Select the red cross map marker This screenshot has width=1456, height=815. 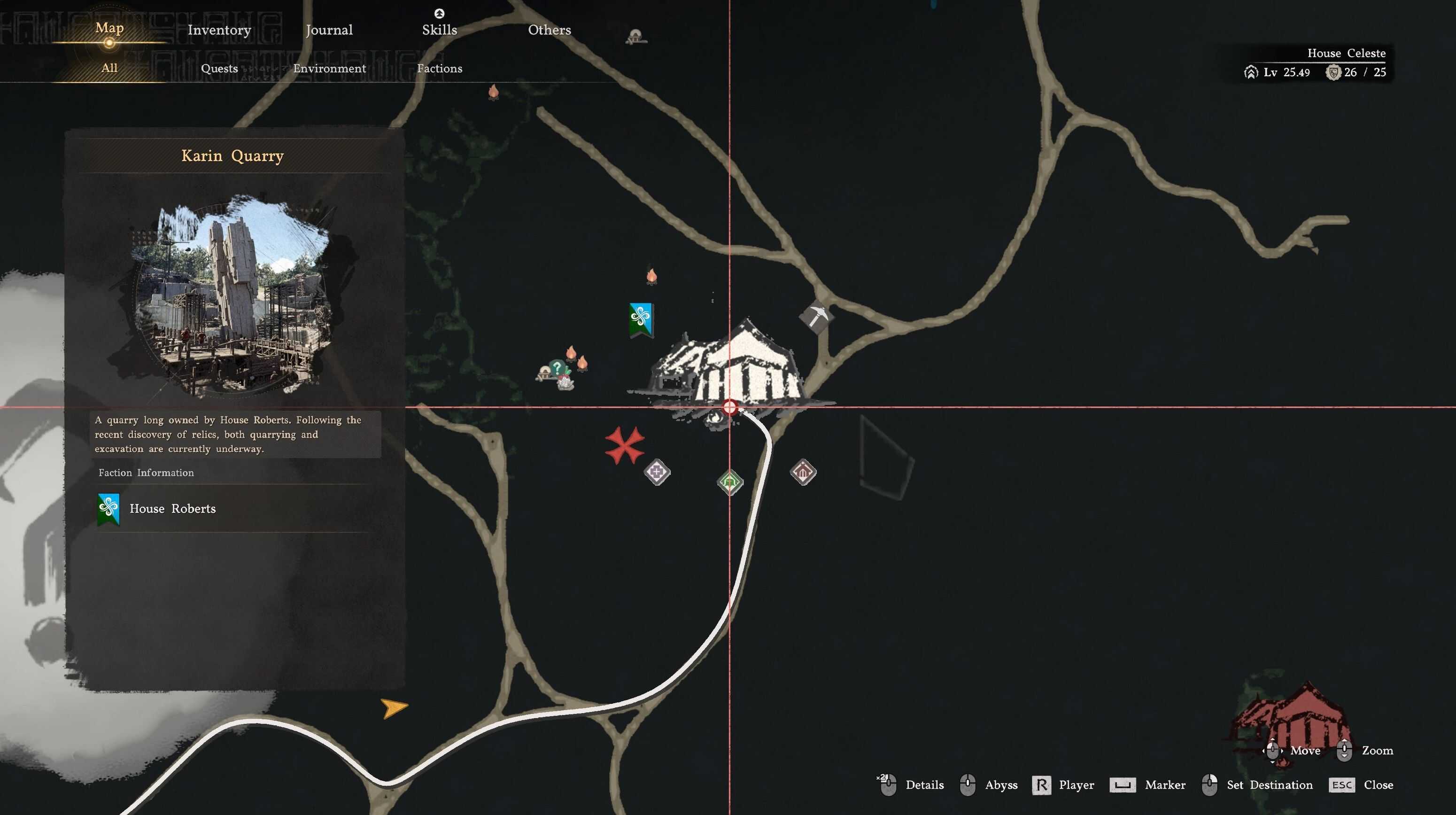tap(625, 445)
